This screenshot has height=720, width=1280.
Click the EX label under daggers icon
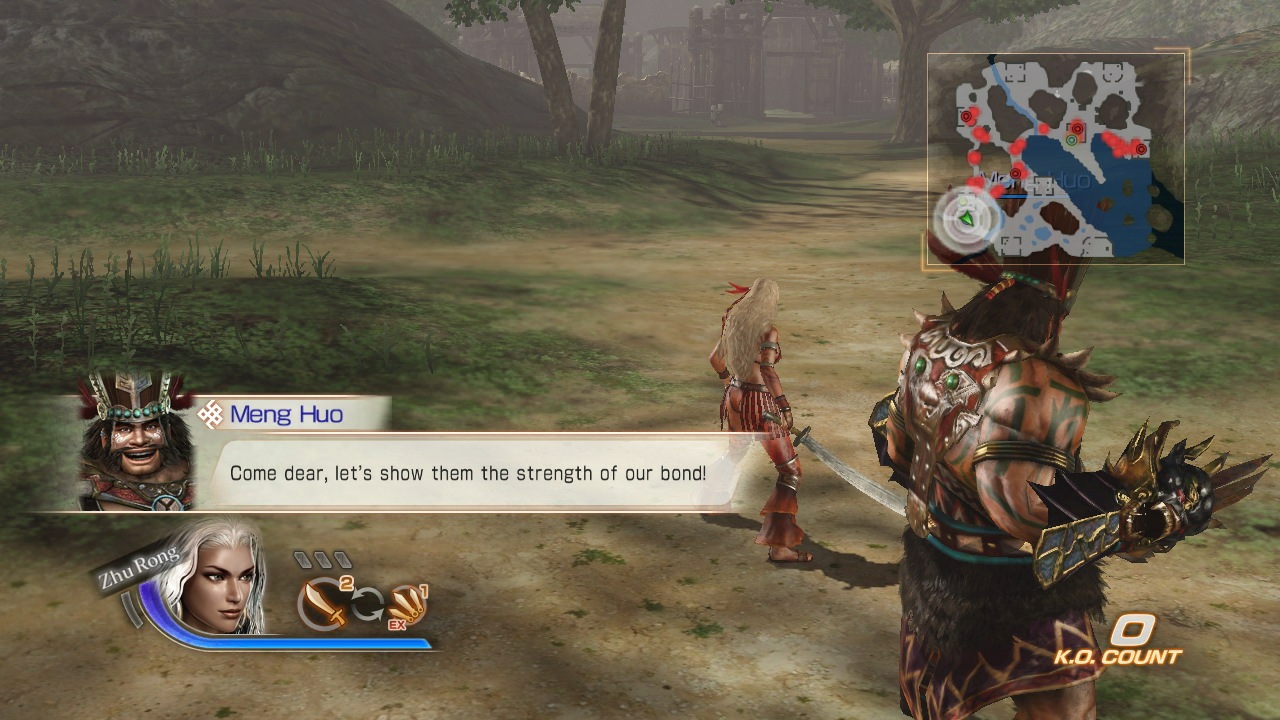point(397,625)
